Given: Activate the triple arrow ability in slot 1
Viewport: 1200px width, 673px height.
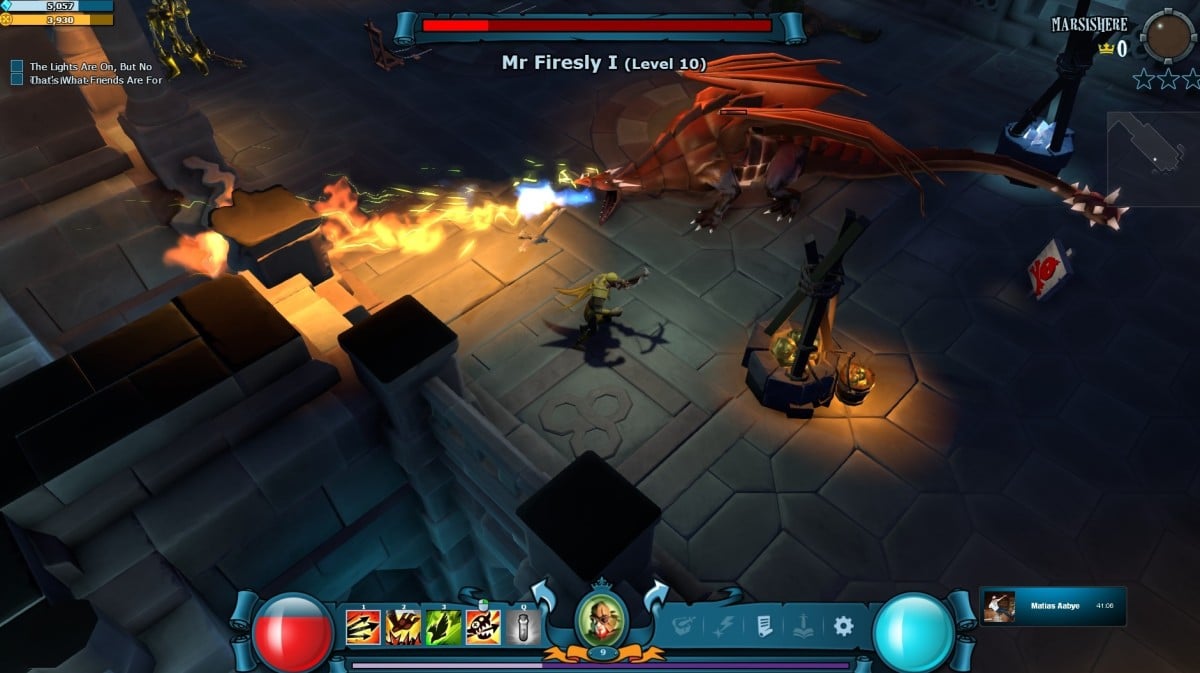Looking at the screenshot, I should click(x=363, y=627).
